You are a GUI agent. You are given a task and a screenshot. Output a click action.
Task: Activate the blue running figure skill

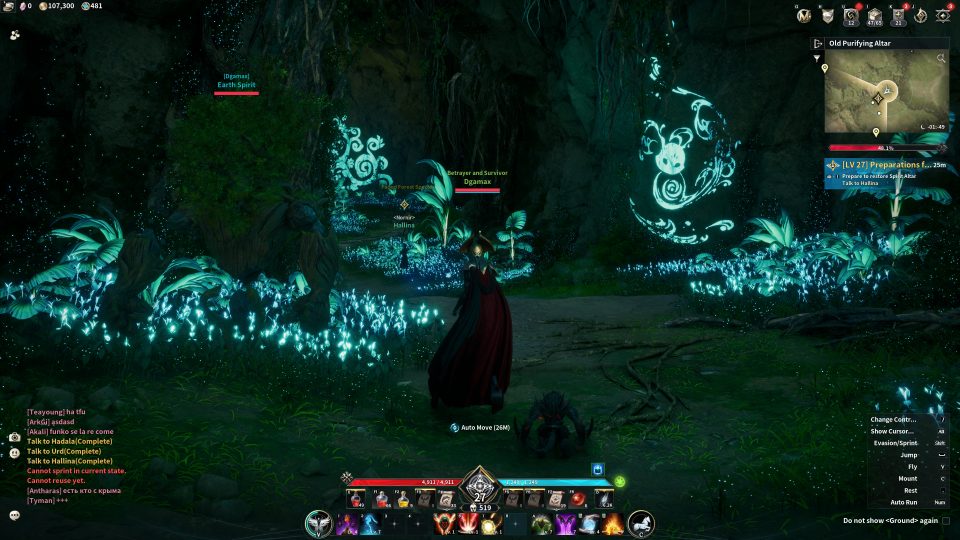[x=368, y=524]
